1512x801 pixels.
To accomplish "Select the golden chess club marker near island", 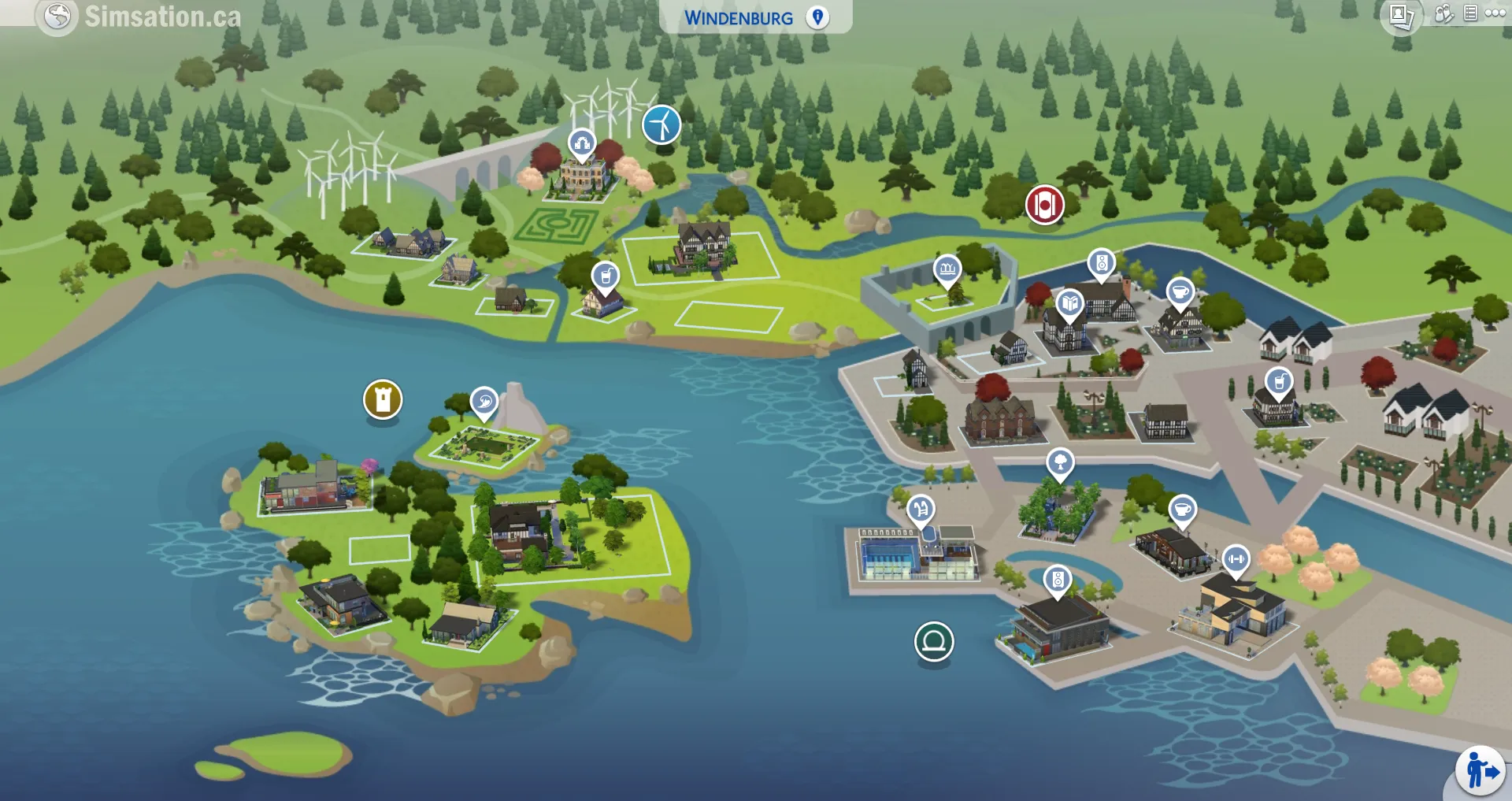I will 382,399.
